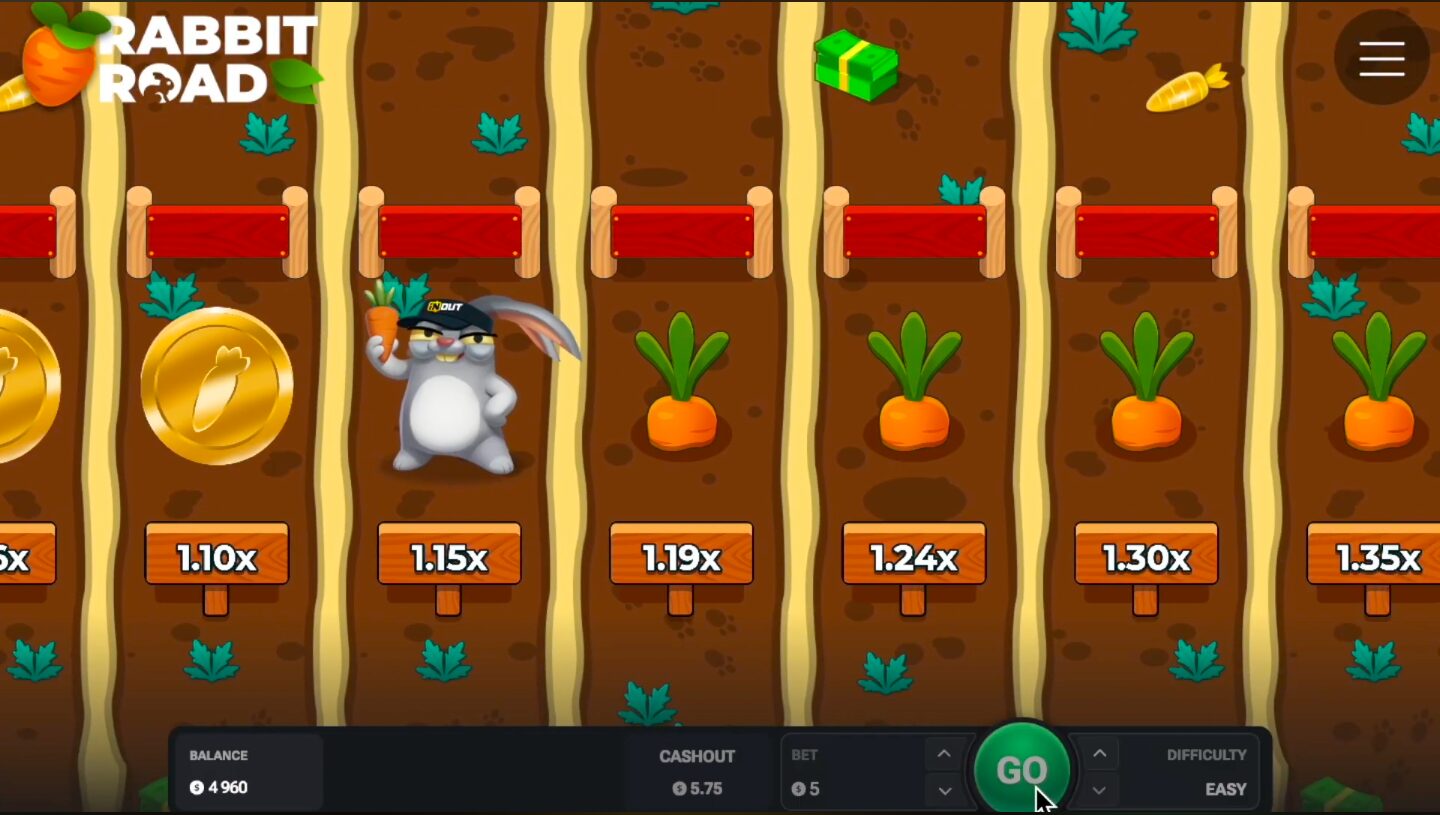Click the 1.15x multiplier signpost
Image resolution: width=1440 pixels, height=815 pixels.
[448, 557]
